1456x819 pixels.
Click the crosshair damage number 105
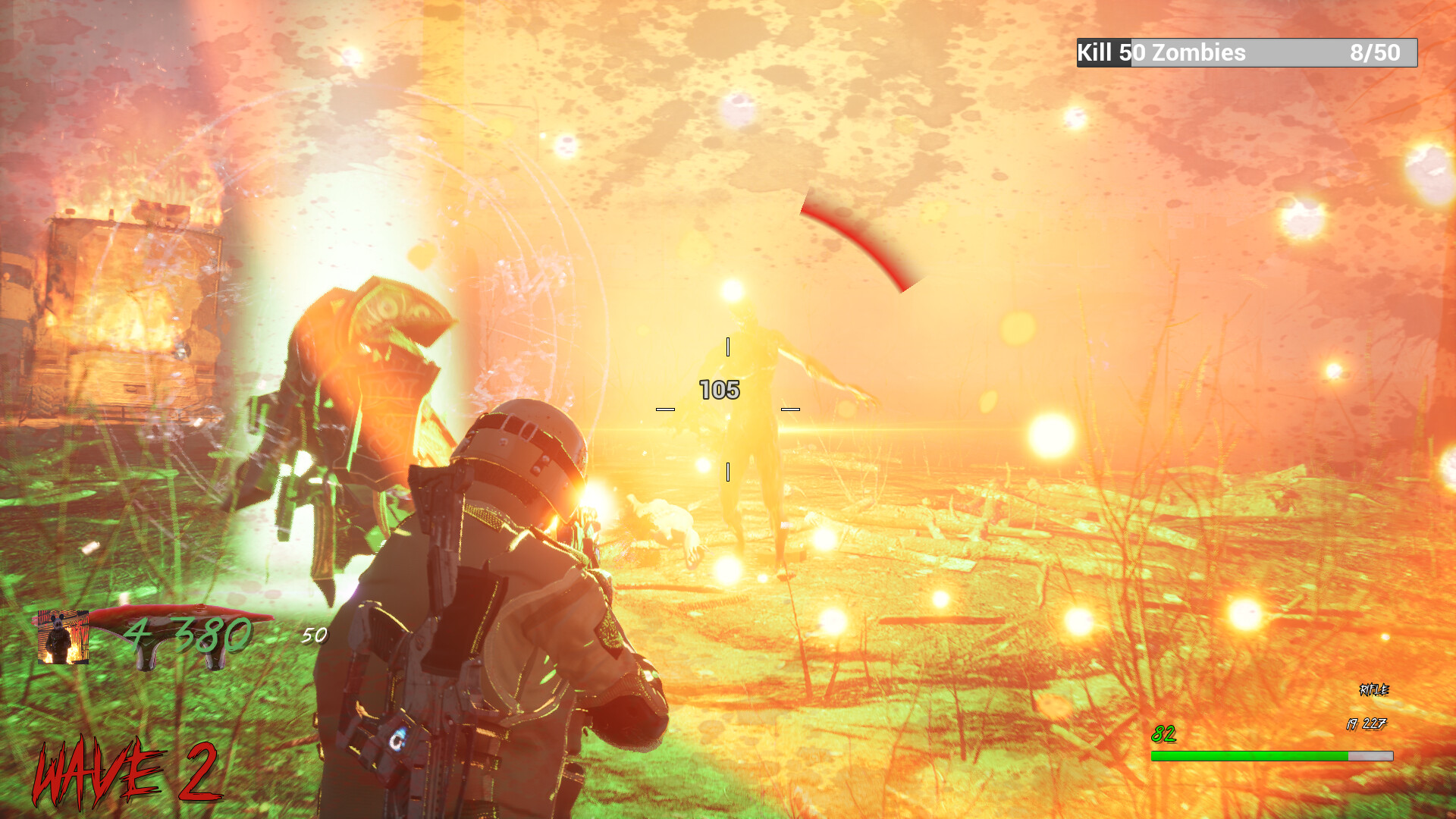click(718, 389)
